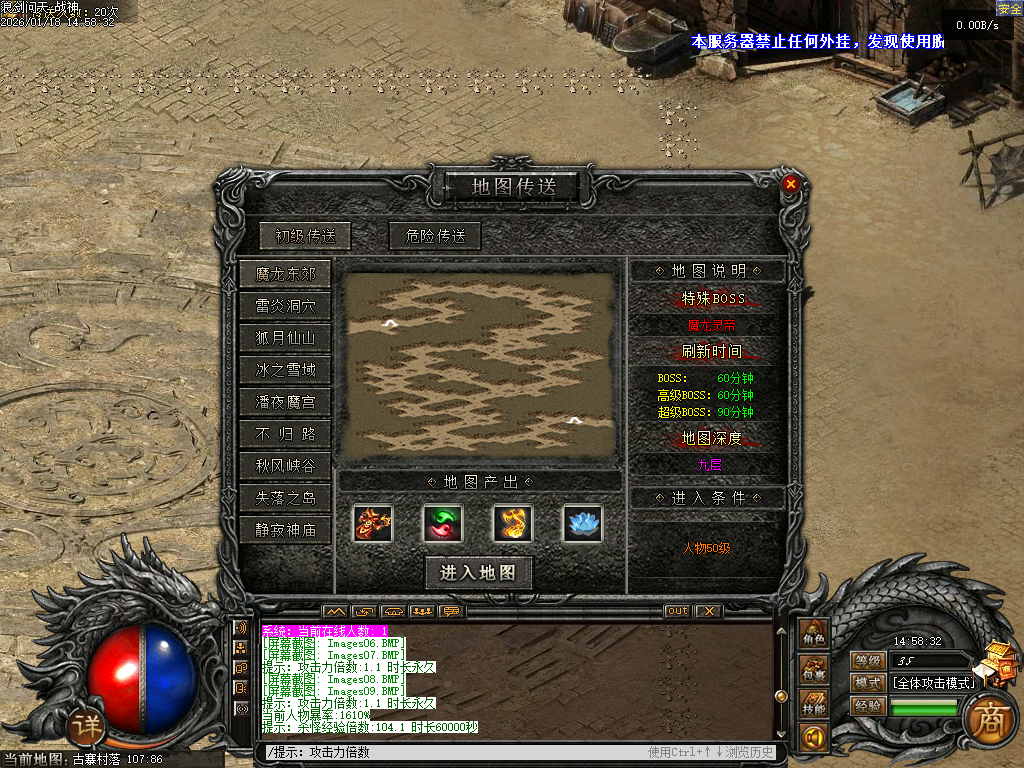Screen dimensions: 1024x768
Task: Switch to the 危险传送 tab
Action: 435,236
